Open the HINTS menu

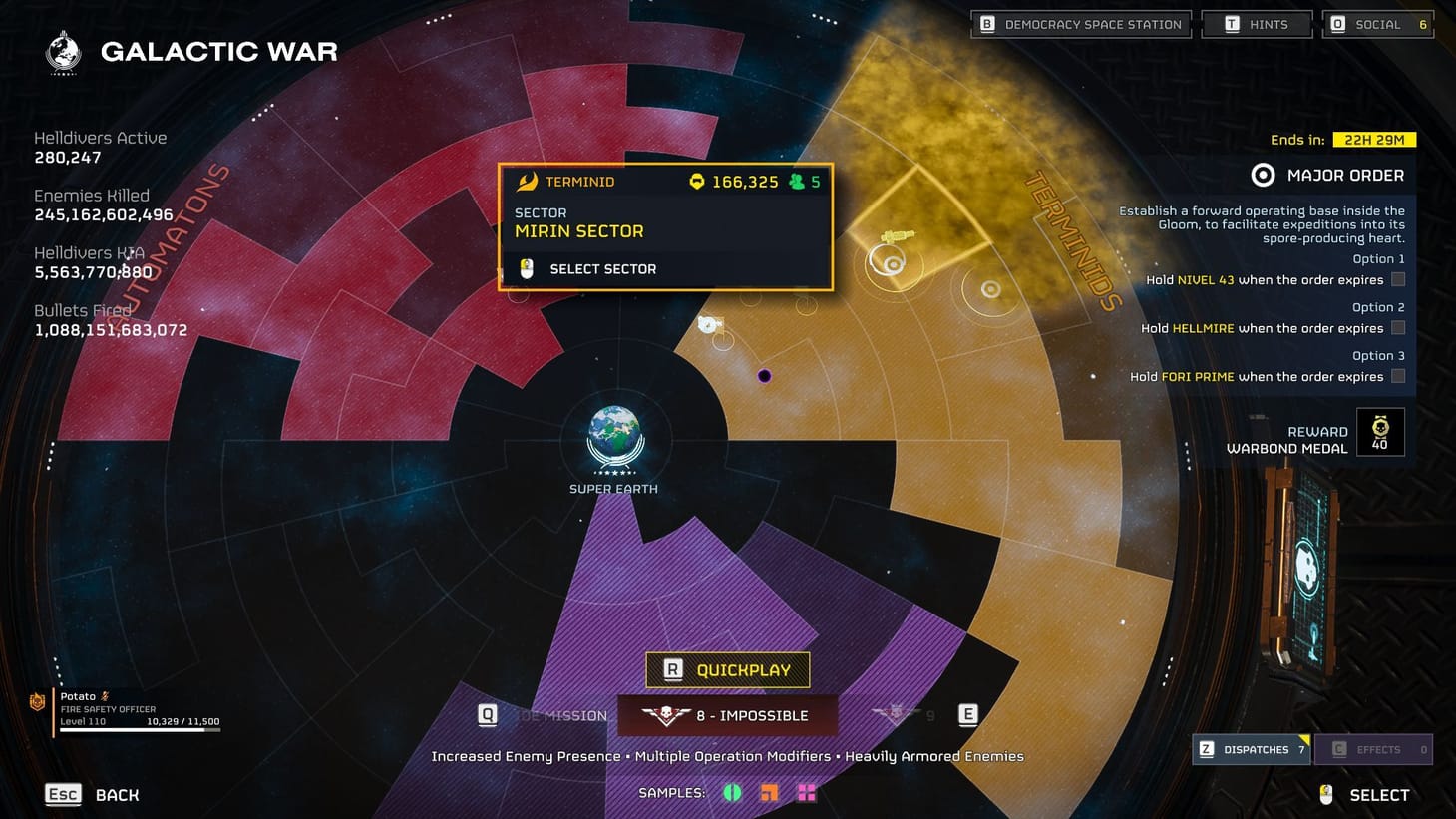(1257, 23)
